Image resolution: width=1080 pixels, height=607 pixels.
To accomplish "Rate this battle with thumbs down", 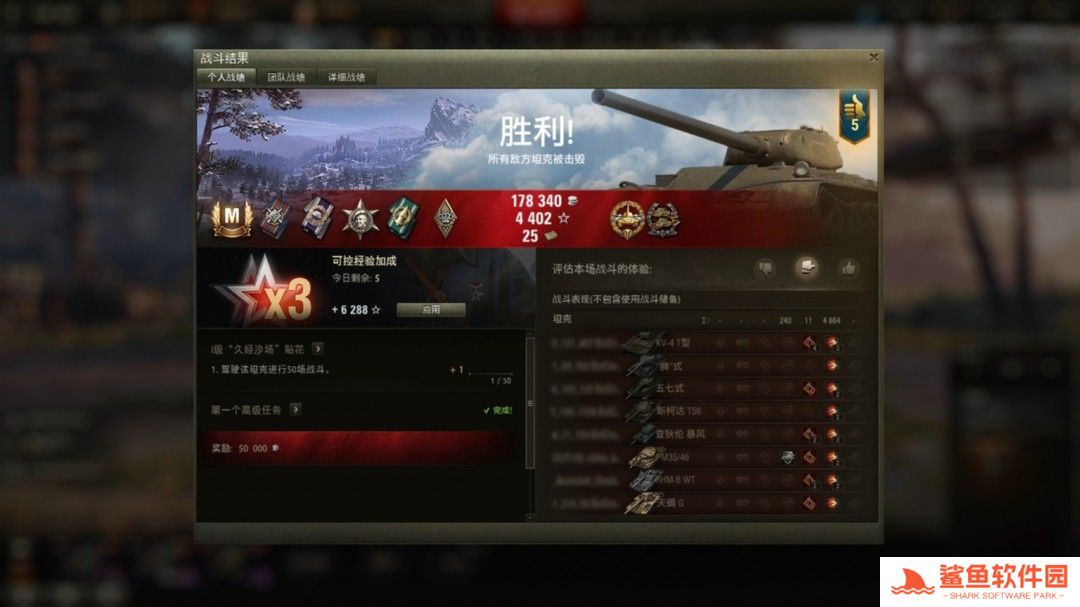I will [765, 268].
